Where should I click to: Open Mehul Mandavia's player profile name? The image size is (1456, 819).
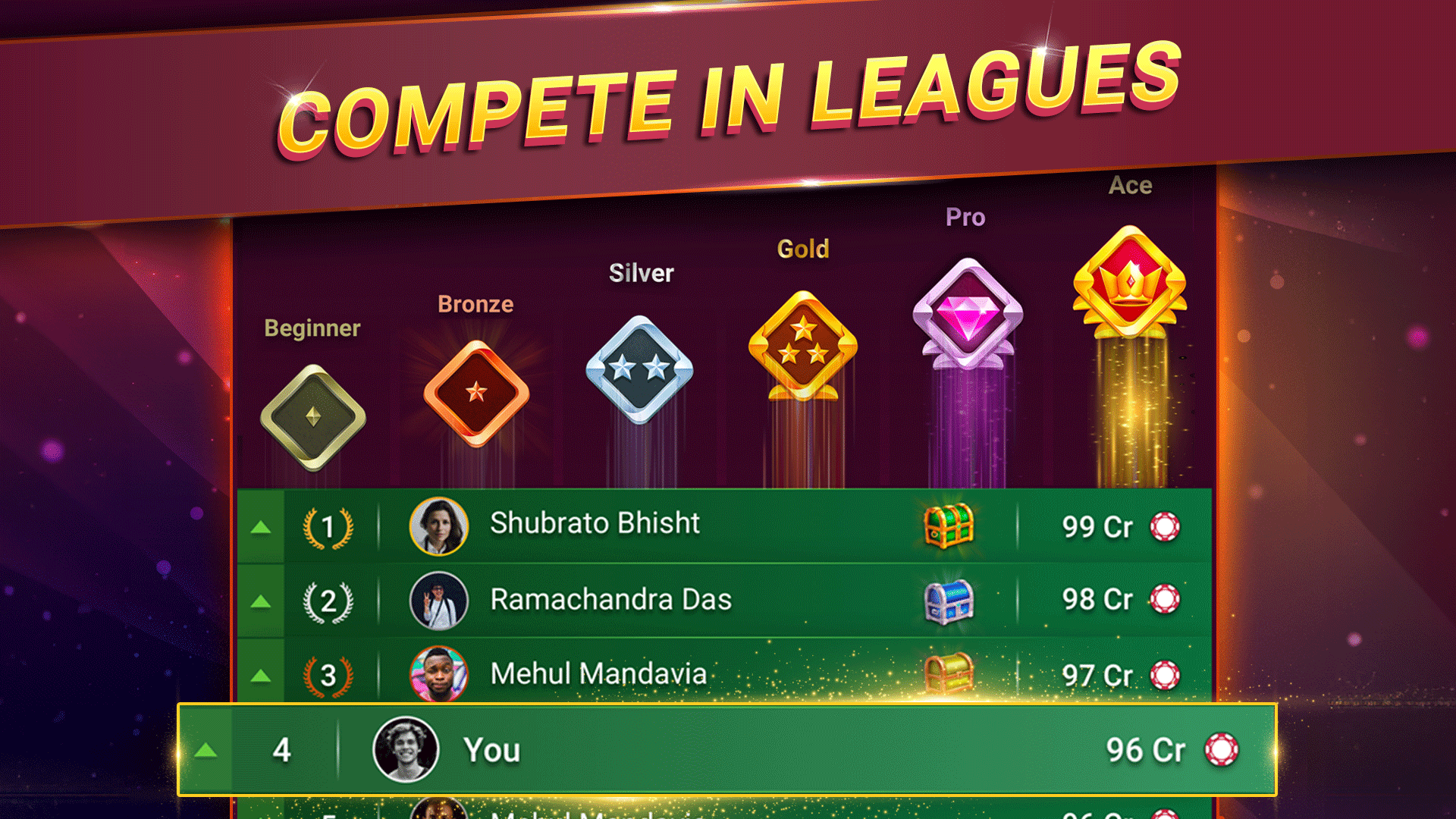point(599,673)
